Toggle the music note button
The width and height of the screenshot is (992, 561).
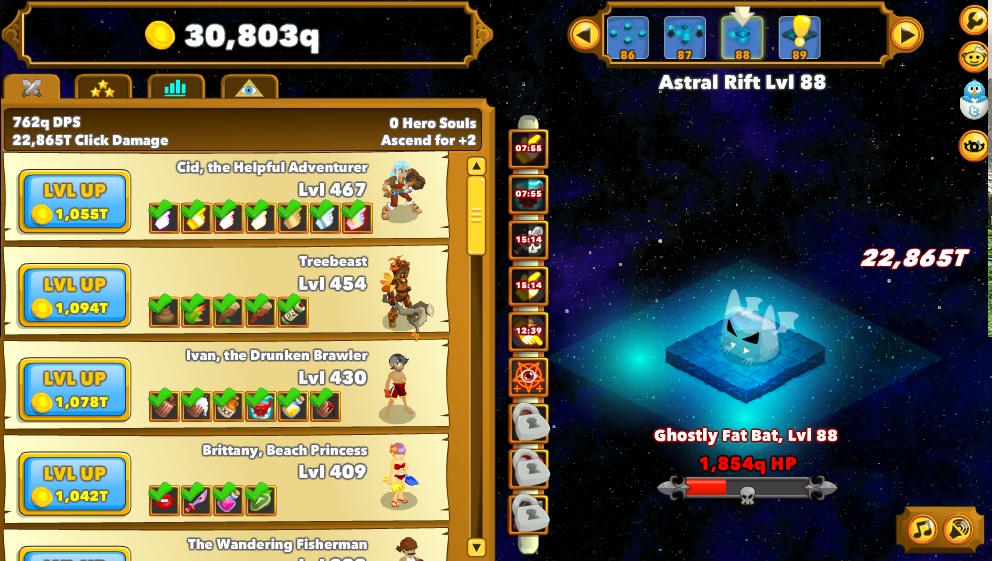coord(922,528)
